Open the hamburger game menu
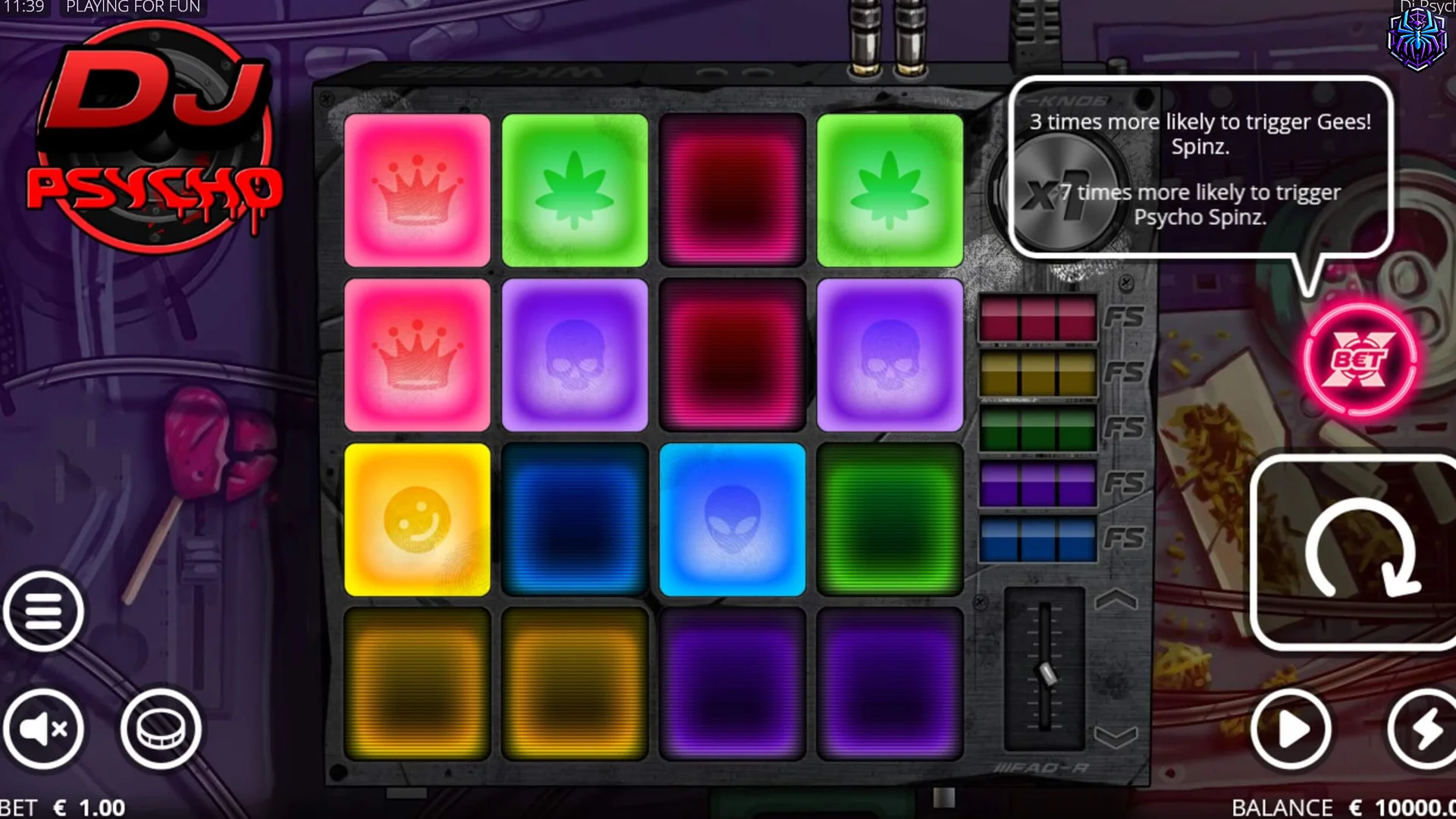Viewport: 1456px width, 819px height. tap(43, 613)
